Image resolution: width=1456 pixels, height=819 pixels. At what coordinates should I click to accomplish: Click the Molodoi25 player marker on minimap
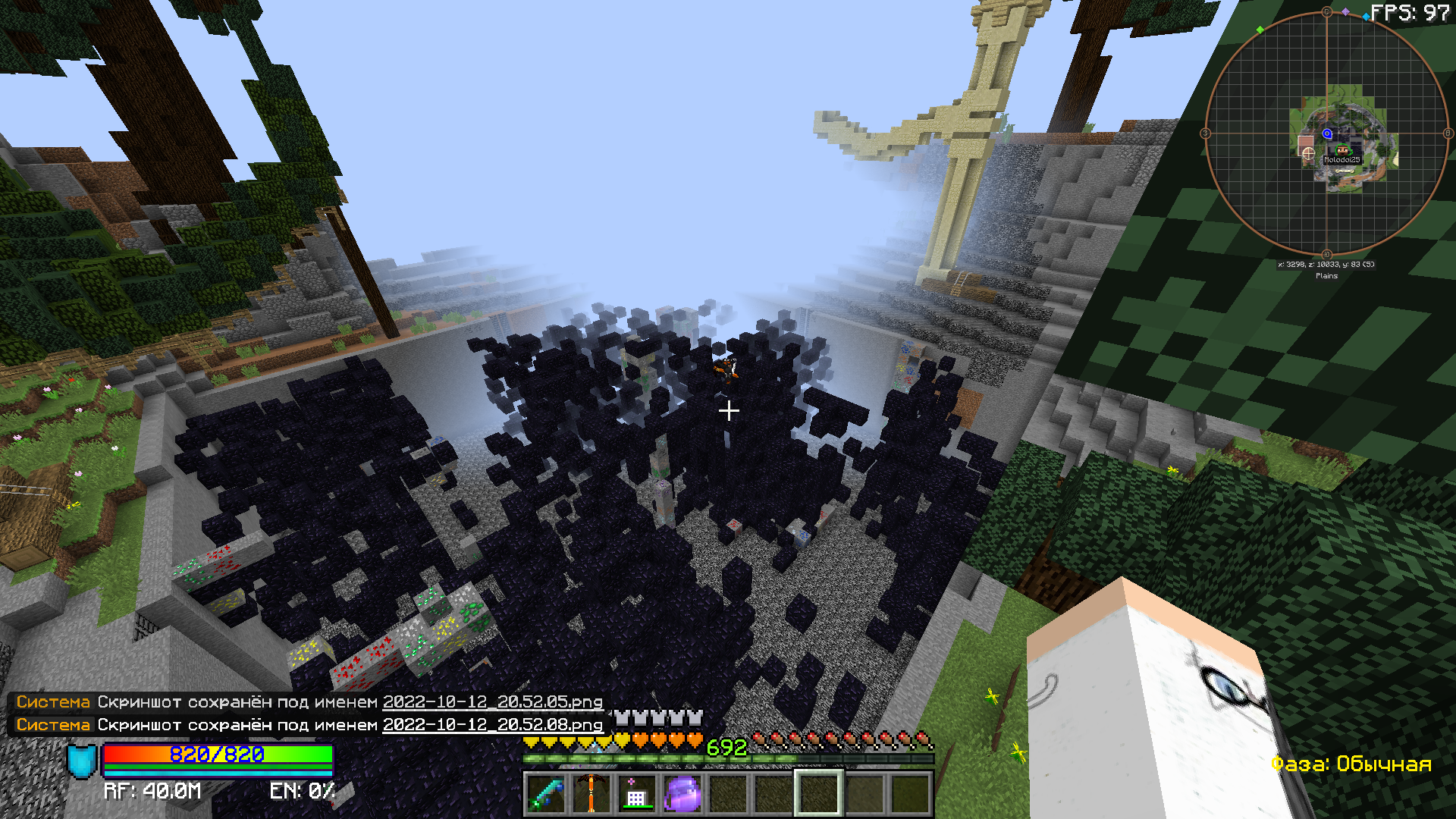(1342, 151)
